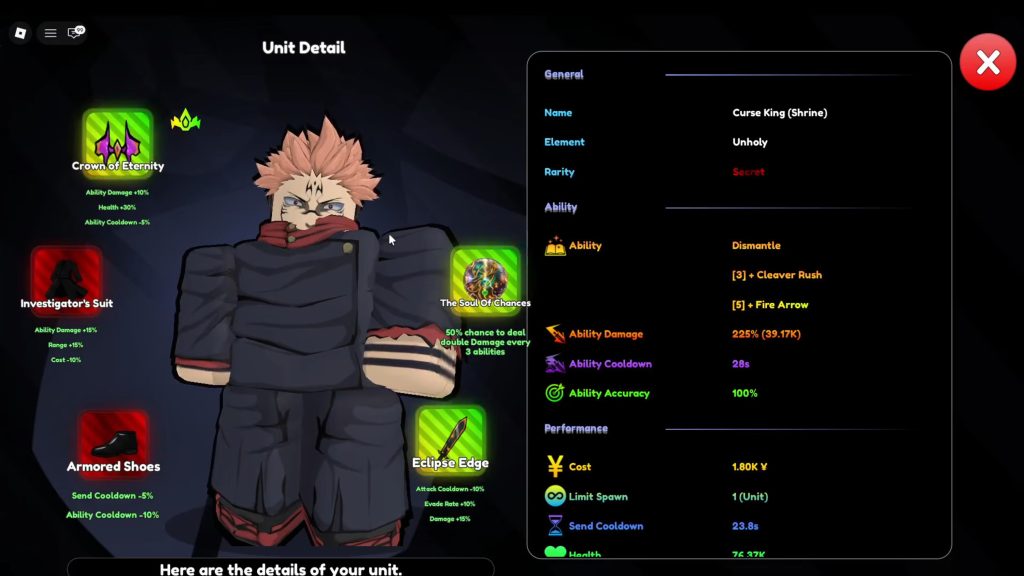Screen dimensions: 1024x576
Task: Open the Roblox main menu logo
Action: (20, 33)
